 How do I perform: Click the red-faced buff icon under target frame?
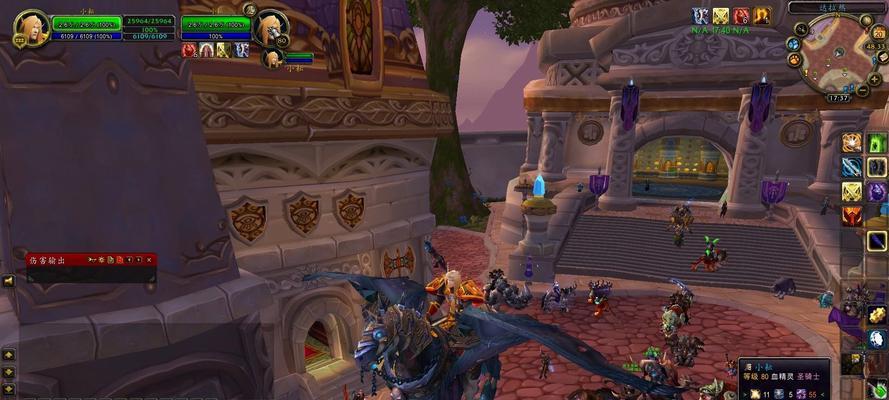pyautogui.click(x=189, y=49)
